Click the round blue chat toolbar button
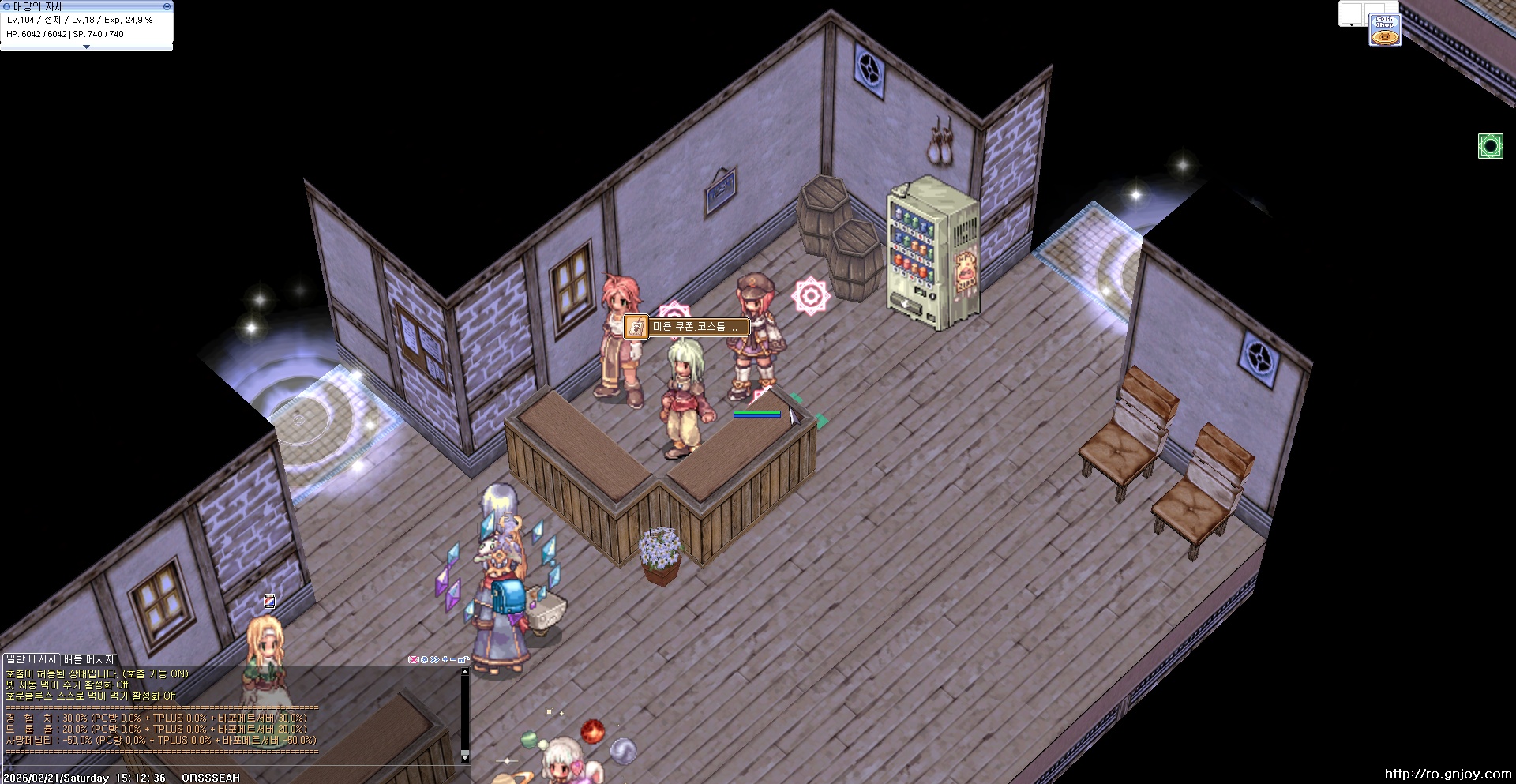Viewport: 1516px width, 784px height. tap(424, 659)
